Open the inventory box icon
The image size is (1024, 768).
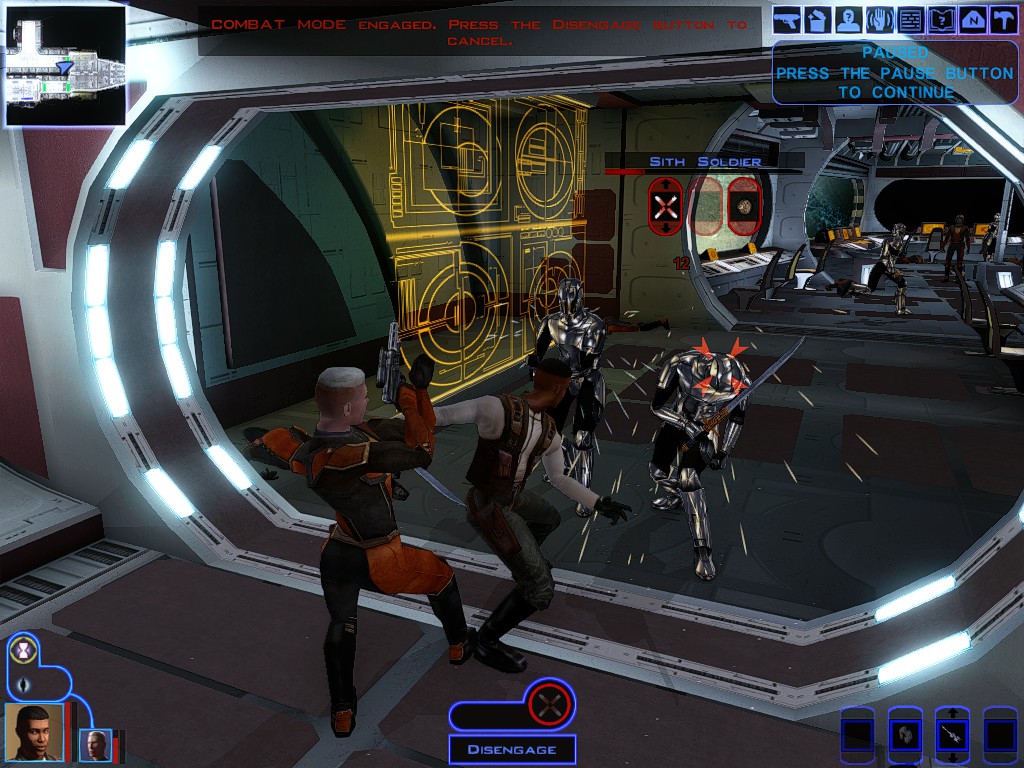(x=818, y=18)
